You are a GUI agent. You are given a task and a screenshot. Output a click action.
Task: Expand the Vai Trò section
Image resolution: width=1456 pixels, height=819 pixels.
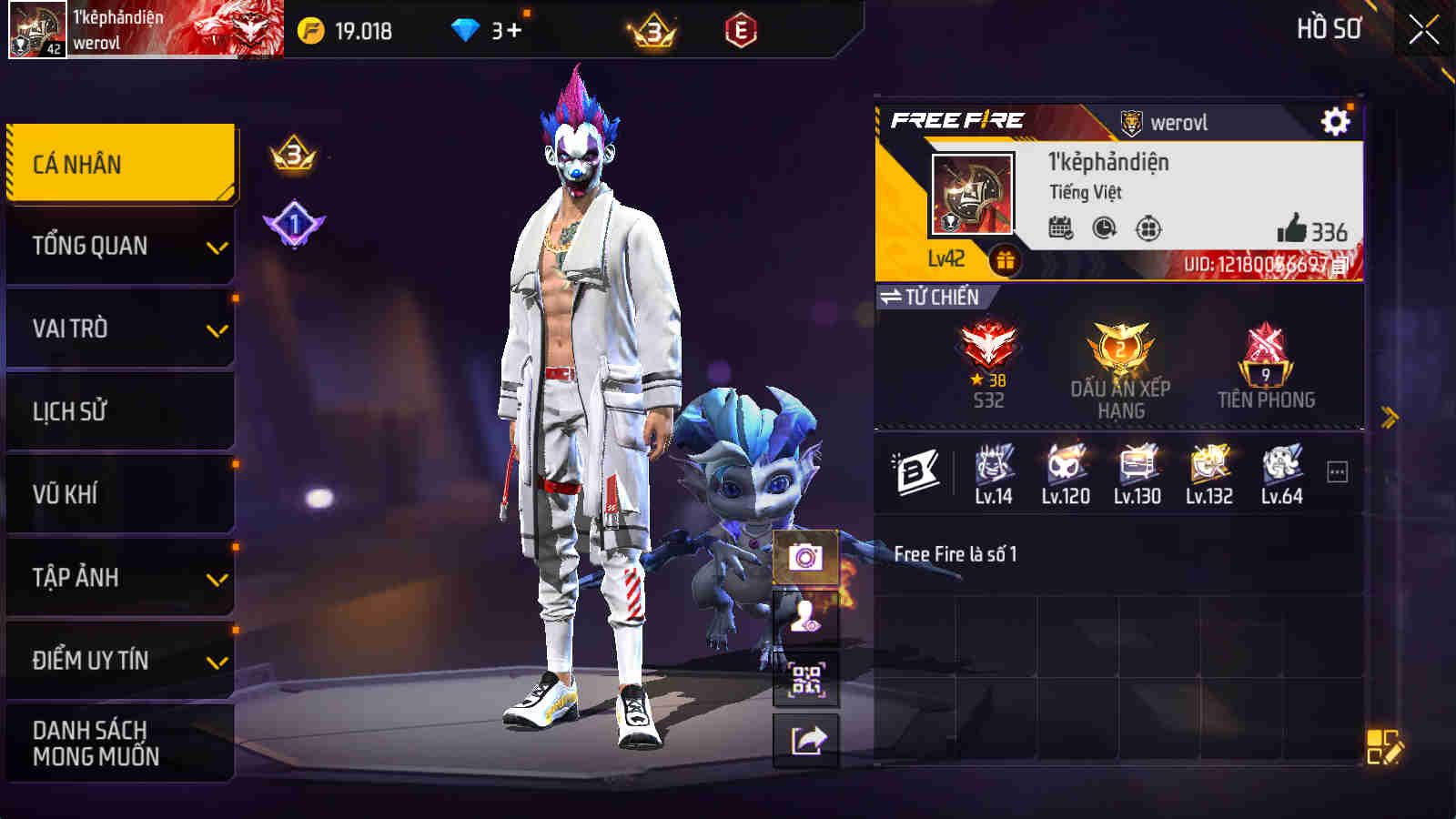(118, 328)
